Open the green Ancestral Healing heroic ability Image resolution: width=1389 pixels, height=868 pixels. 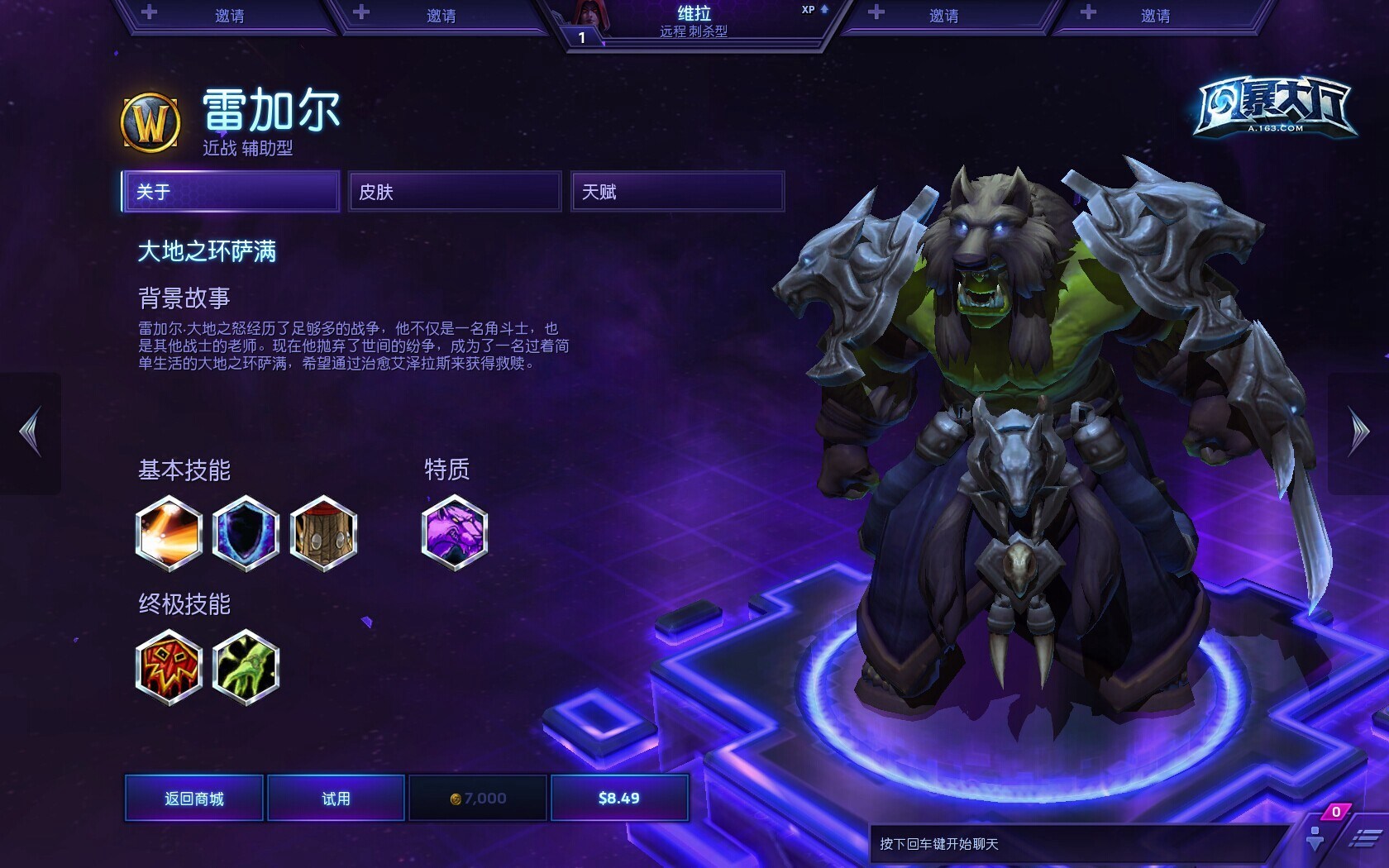(x=246, y=667)
